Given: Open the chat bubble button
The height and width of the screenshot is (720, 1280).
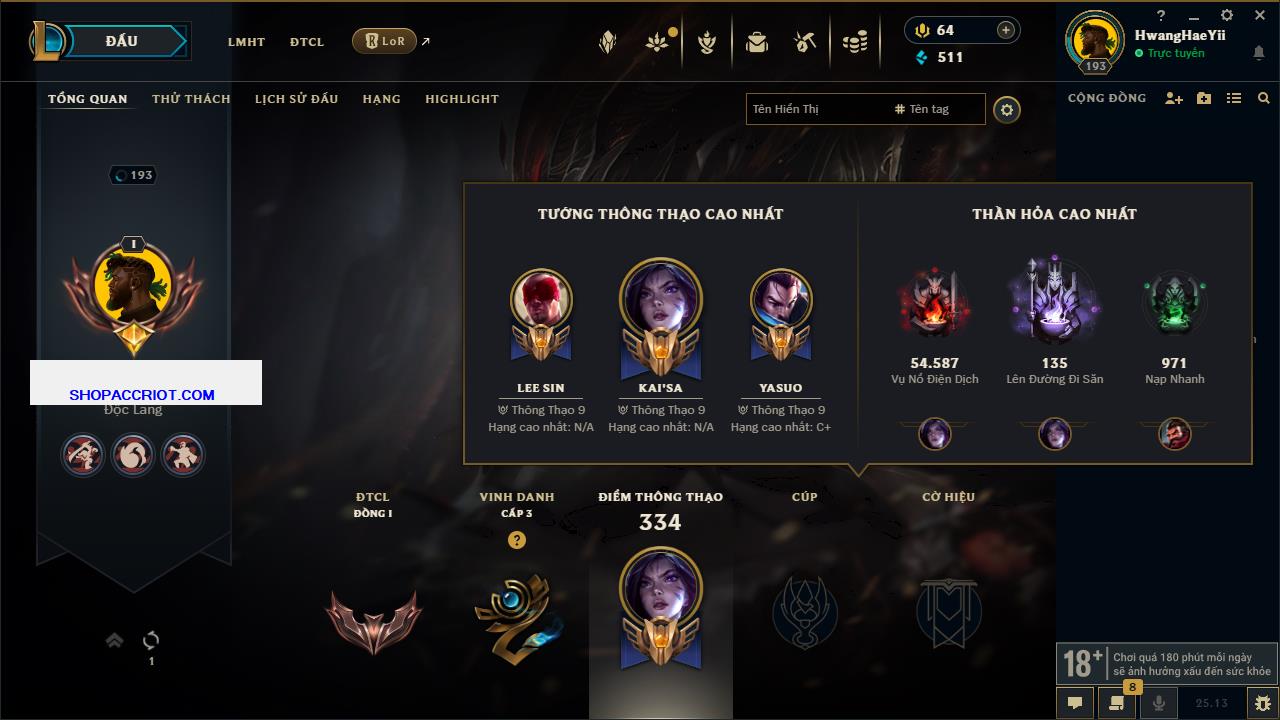Looking at the screenshot, I should coord(1075,703).
